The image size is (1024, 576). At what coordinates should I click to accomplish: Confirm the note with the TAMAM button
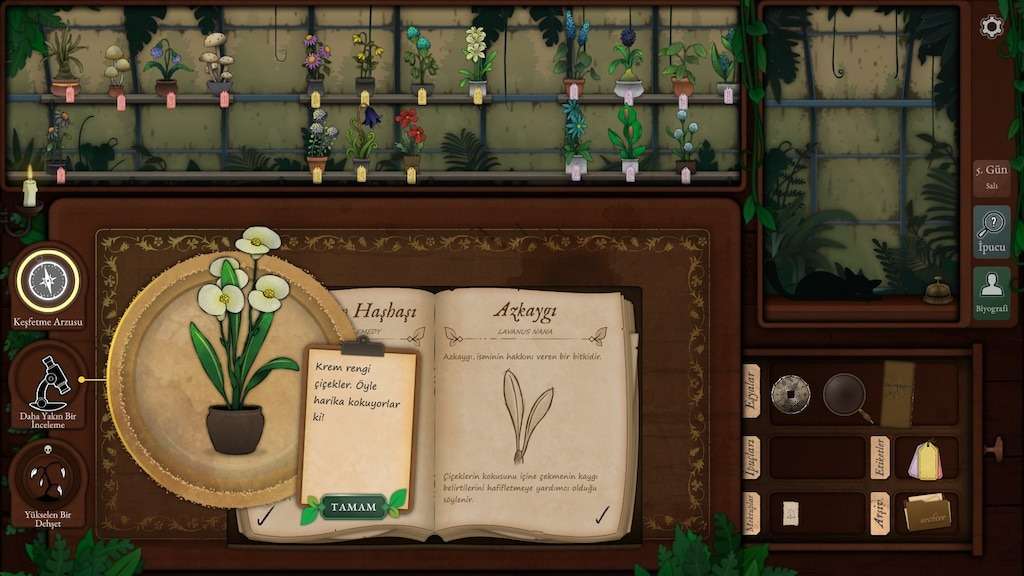coord(353,507)
